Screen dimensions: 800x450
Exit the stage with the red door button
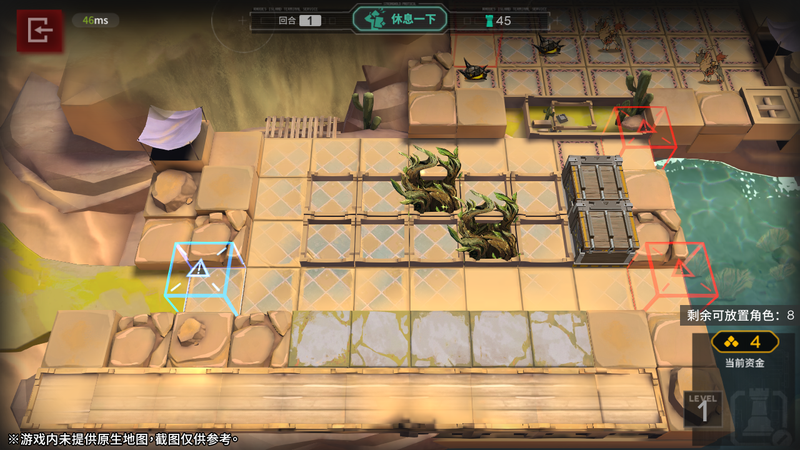[x=39, y=32]
